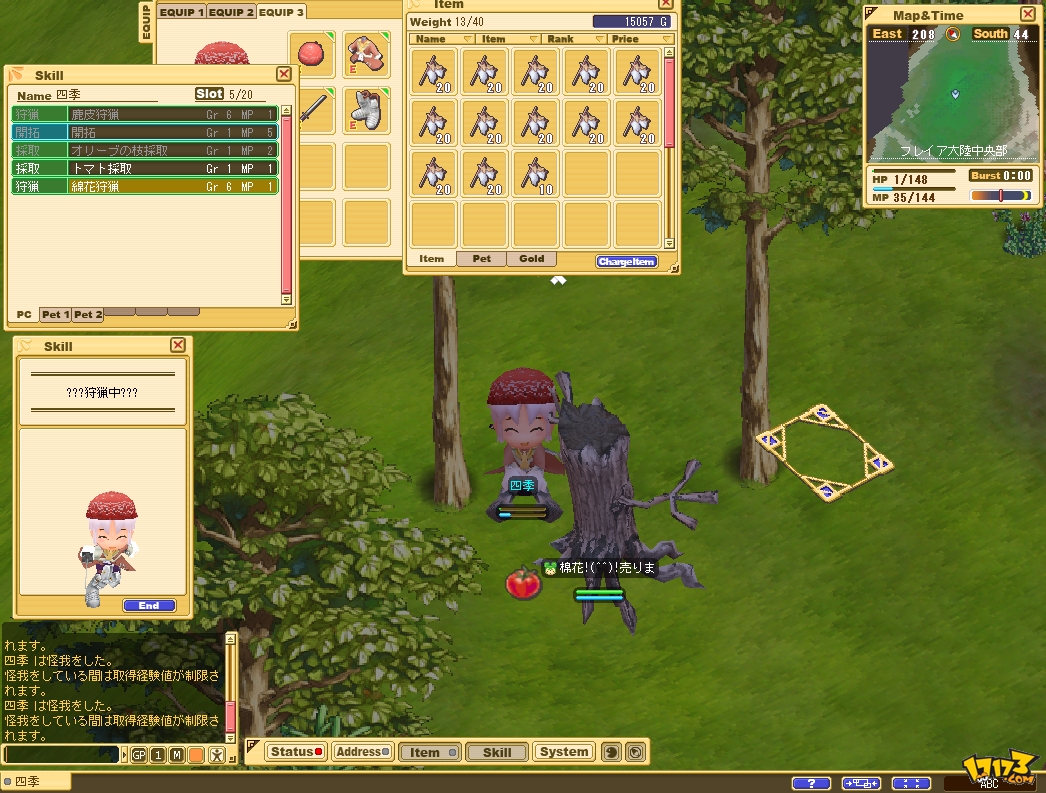Open the Status menu
This screenshot has height=793, width=1046.
(x=296, y=752)
